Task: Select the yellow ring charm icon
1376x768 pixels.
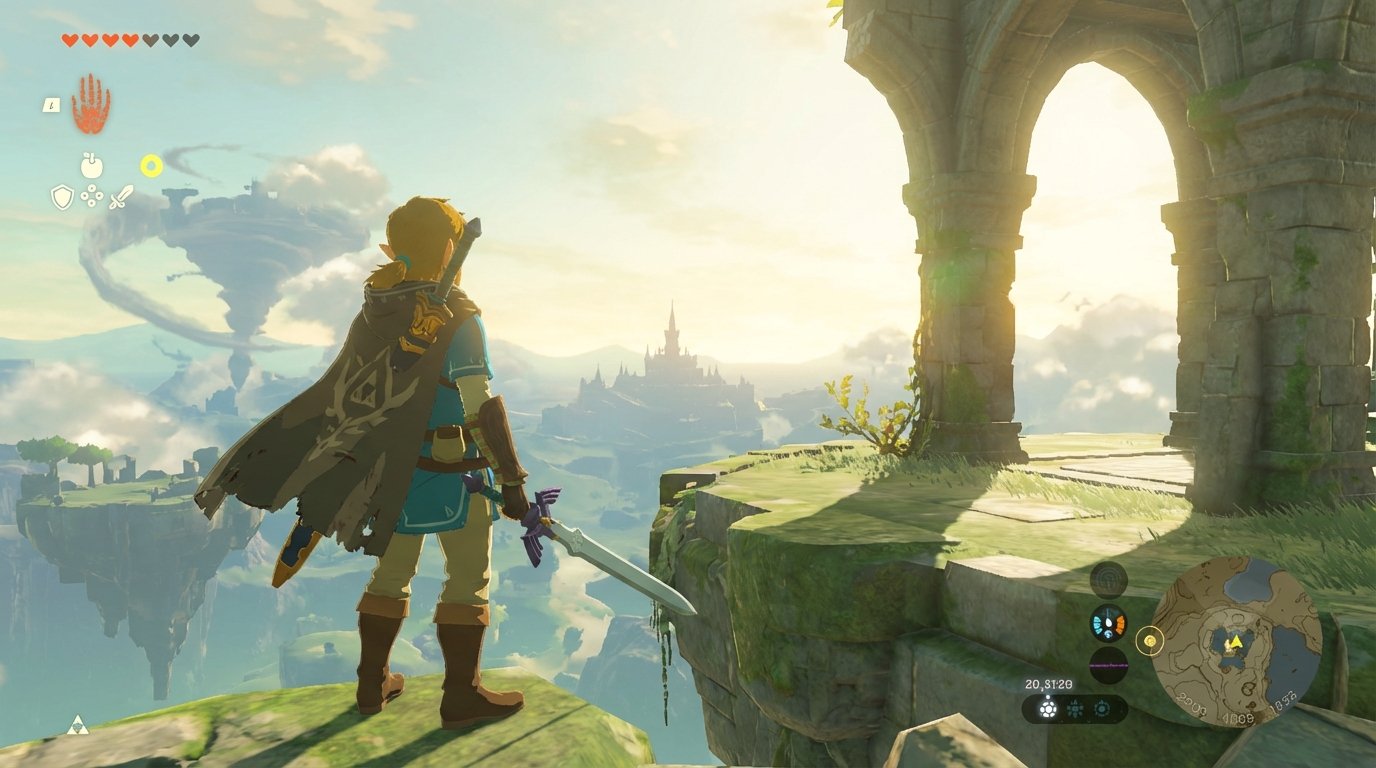Action: pyautogui.click(x=151, y=165)
